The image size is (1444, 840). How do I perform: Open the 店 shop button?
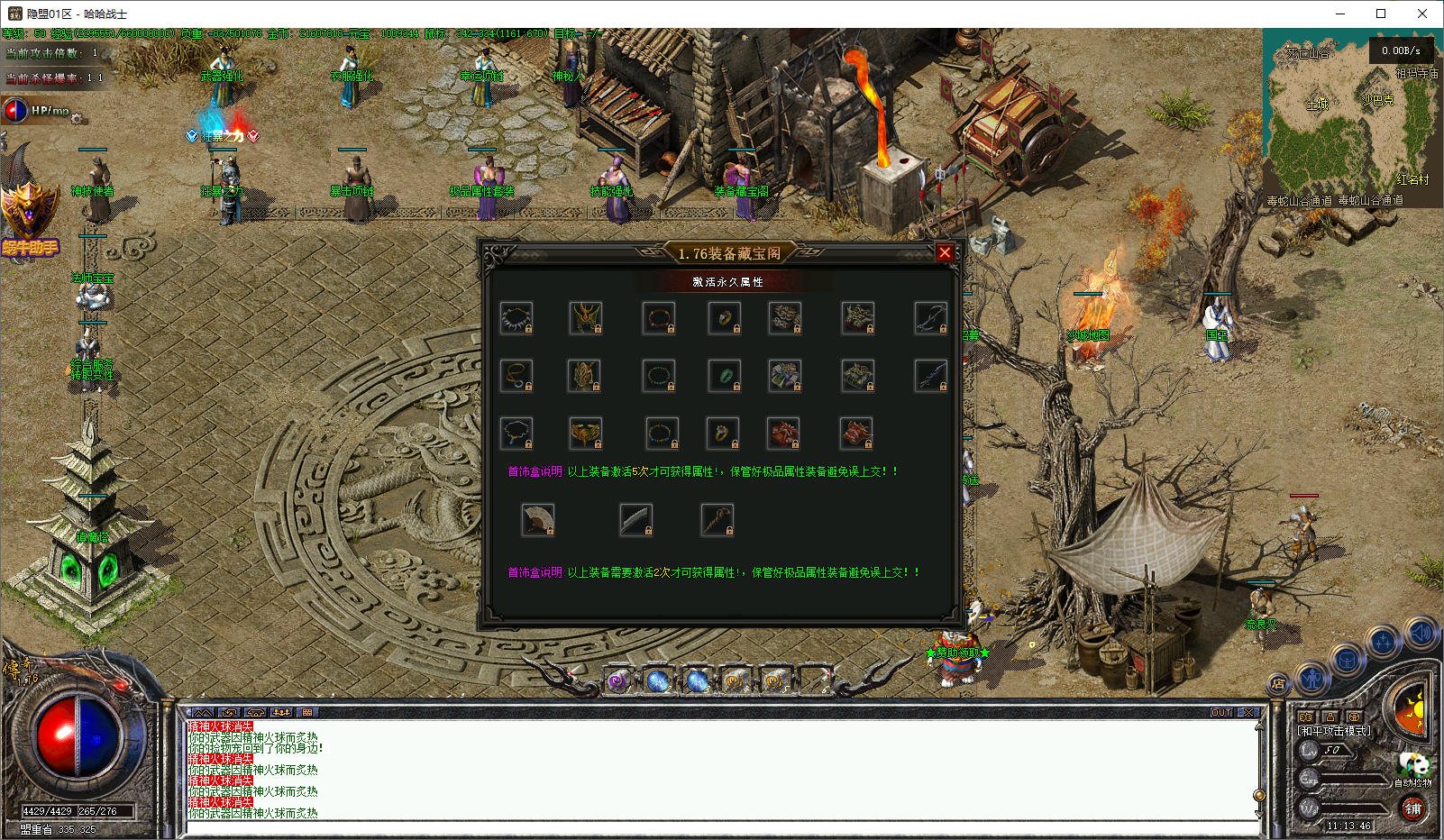click(1278, 684)
